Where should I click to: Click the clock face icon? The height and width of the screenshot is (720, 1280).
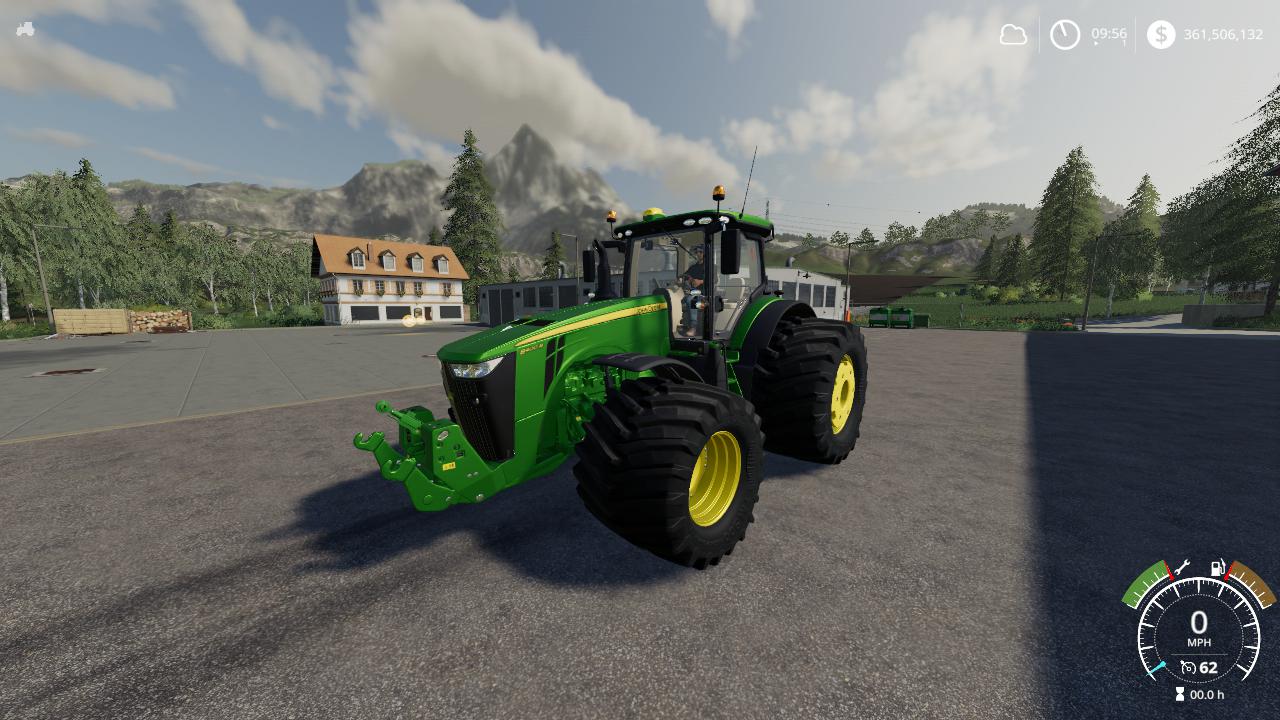1064,33
